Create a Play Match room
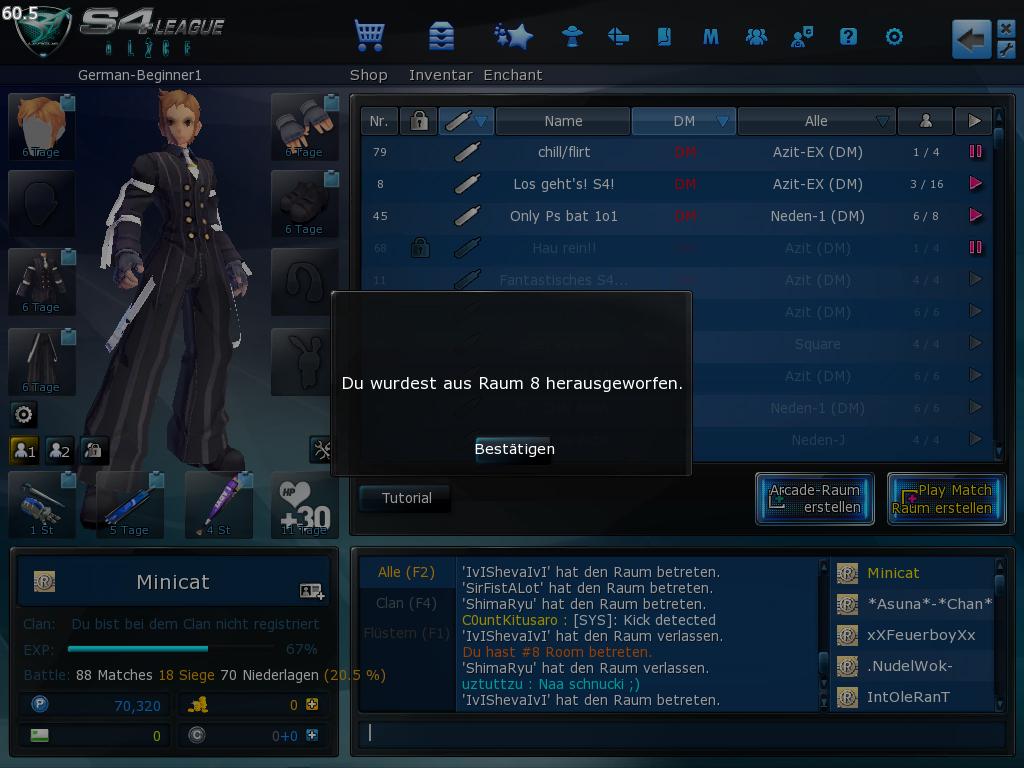 [945, 498]
